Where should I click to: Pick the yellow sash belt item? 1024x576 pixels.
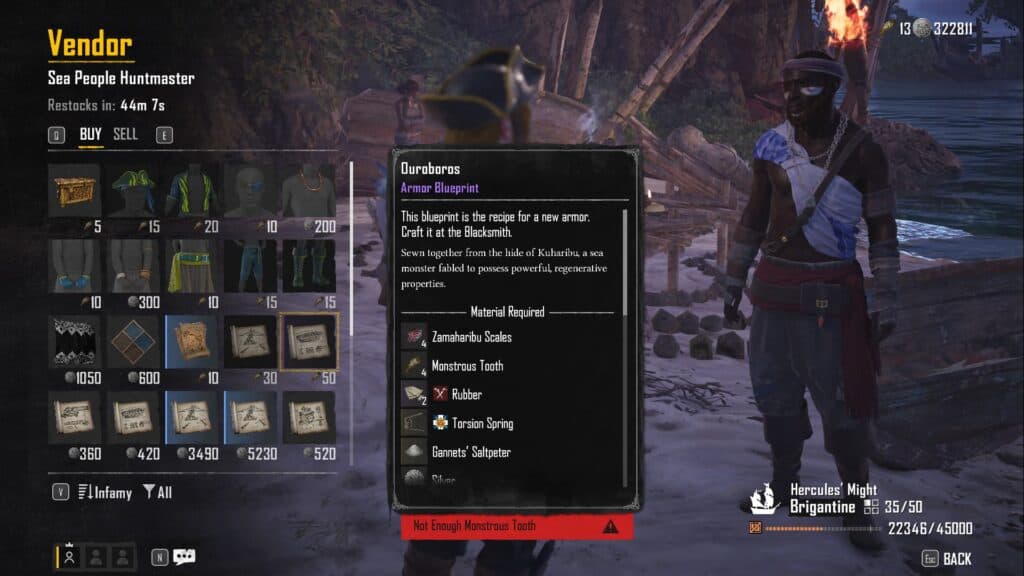pyautogui.click(x=191, y=266)
